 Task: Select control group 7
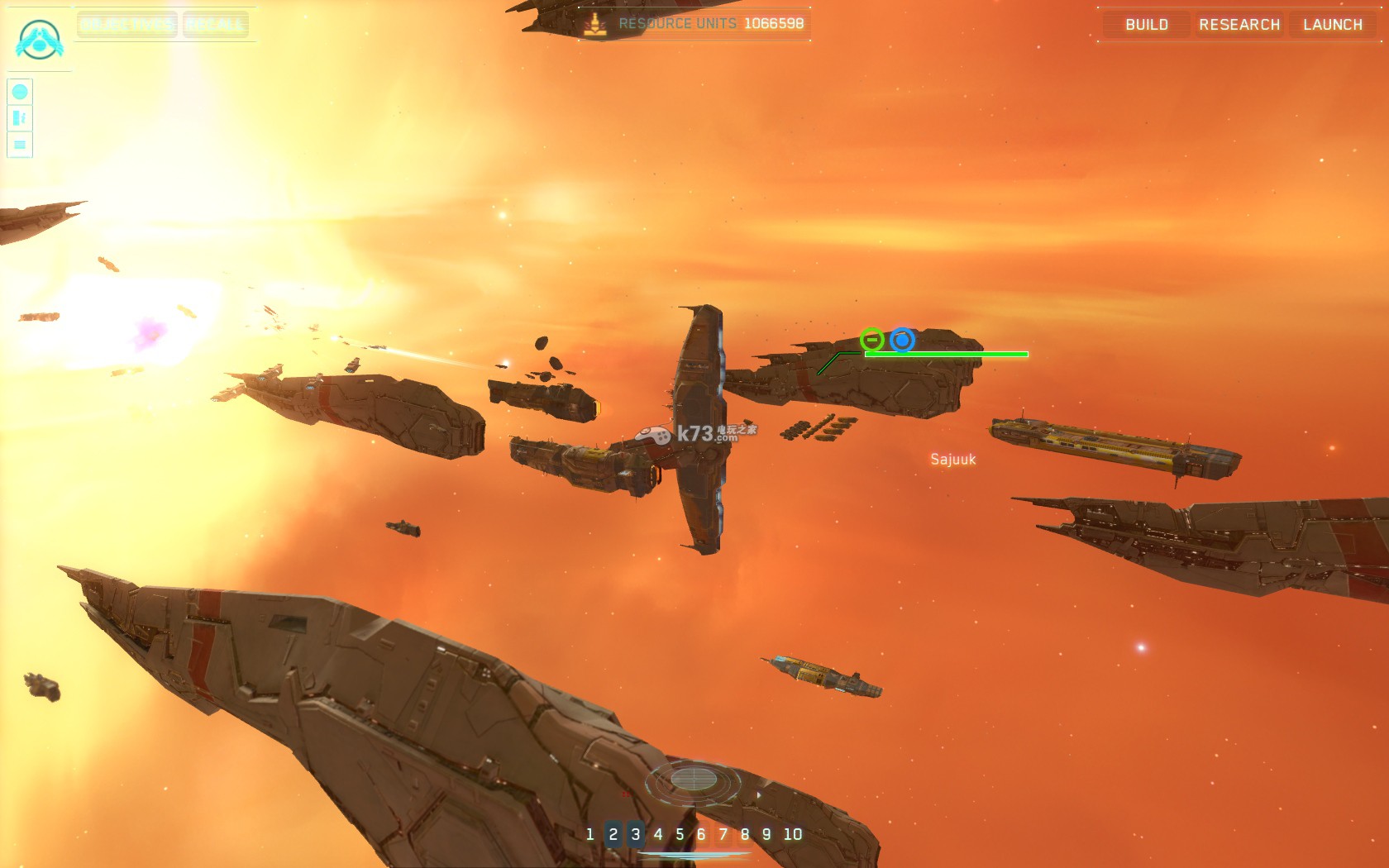tap(723, 834)
